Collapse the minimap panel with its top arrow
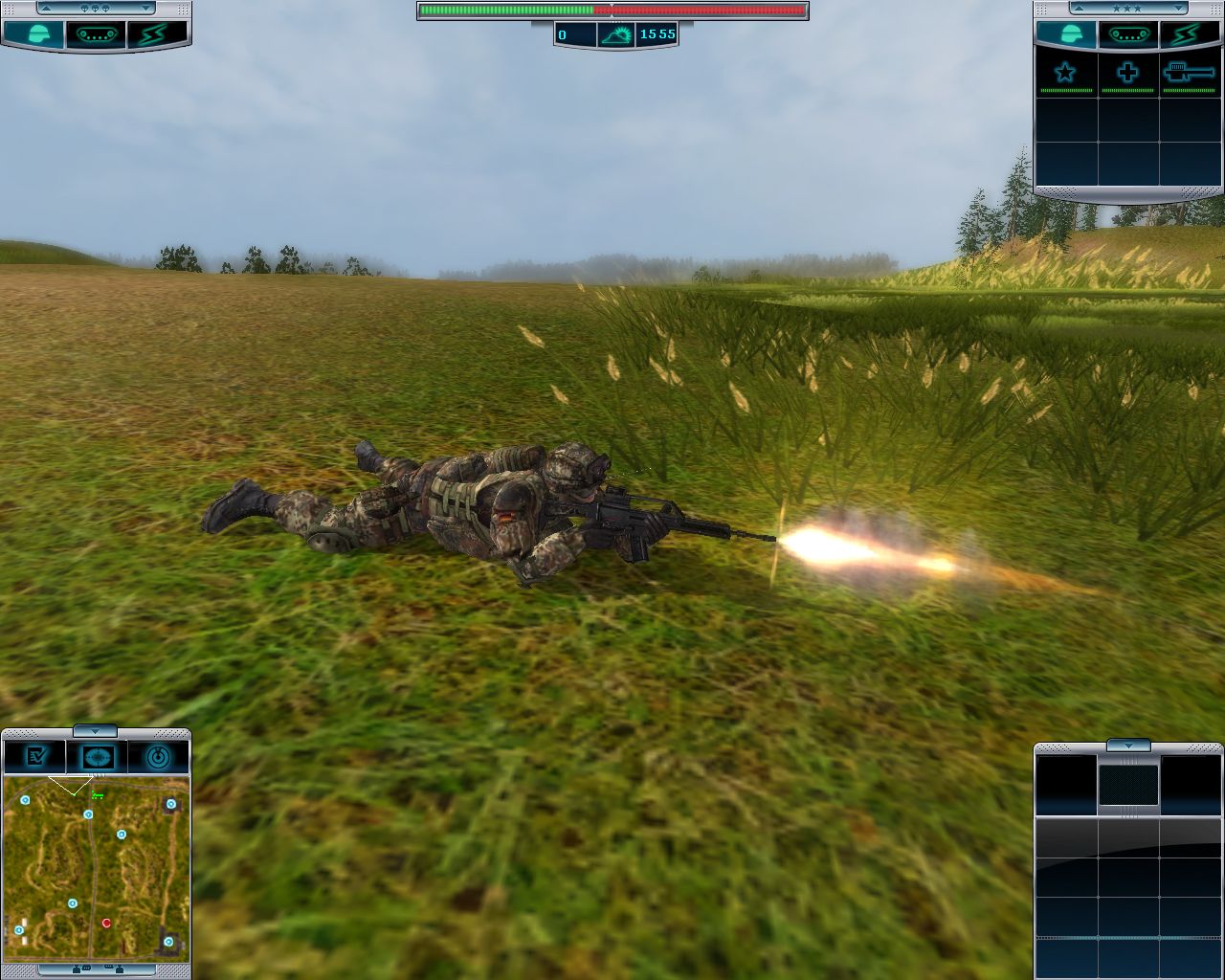Screen dimensions: 1225x980 tap(95, 731)
